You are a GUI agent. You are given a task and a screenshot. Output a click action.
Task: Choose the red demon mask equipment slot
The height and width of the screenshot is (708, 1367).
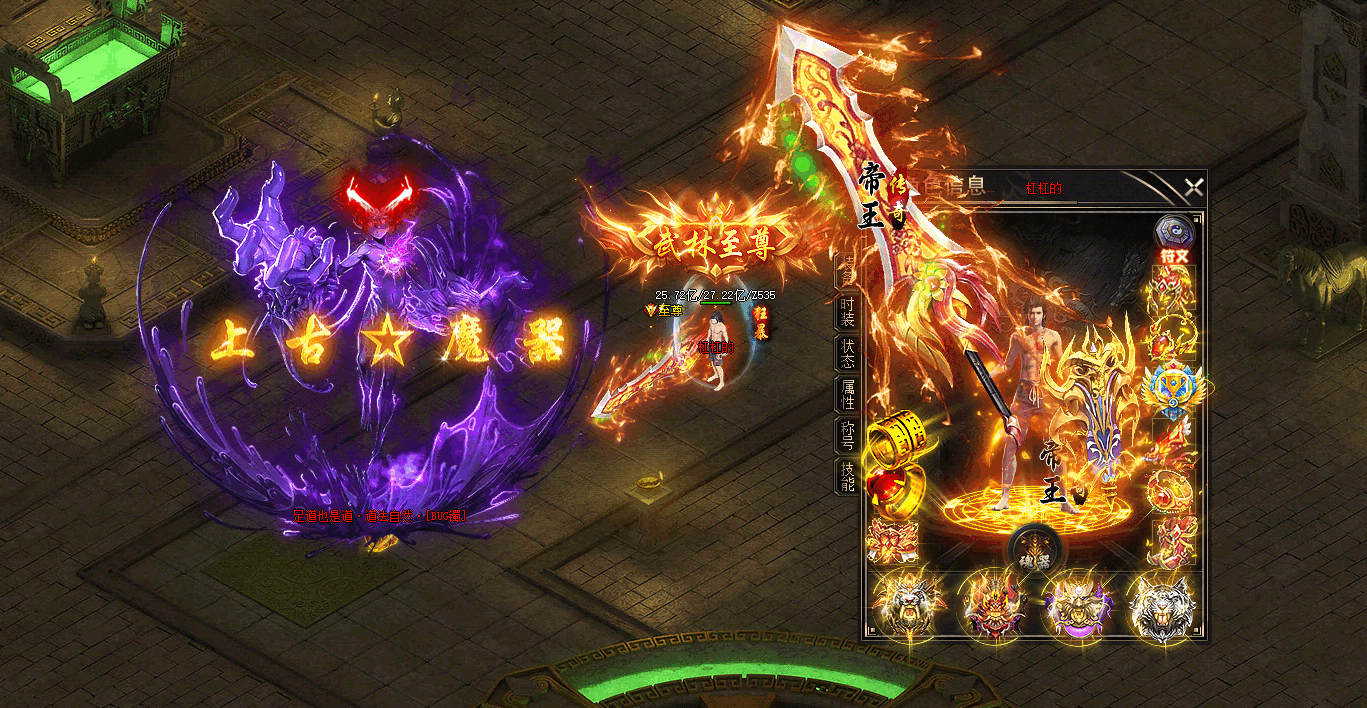pyautogui.click(x=991, y=607)
